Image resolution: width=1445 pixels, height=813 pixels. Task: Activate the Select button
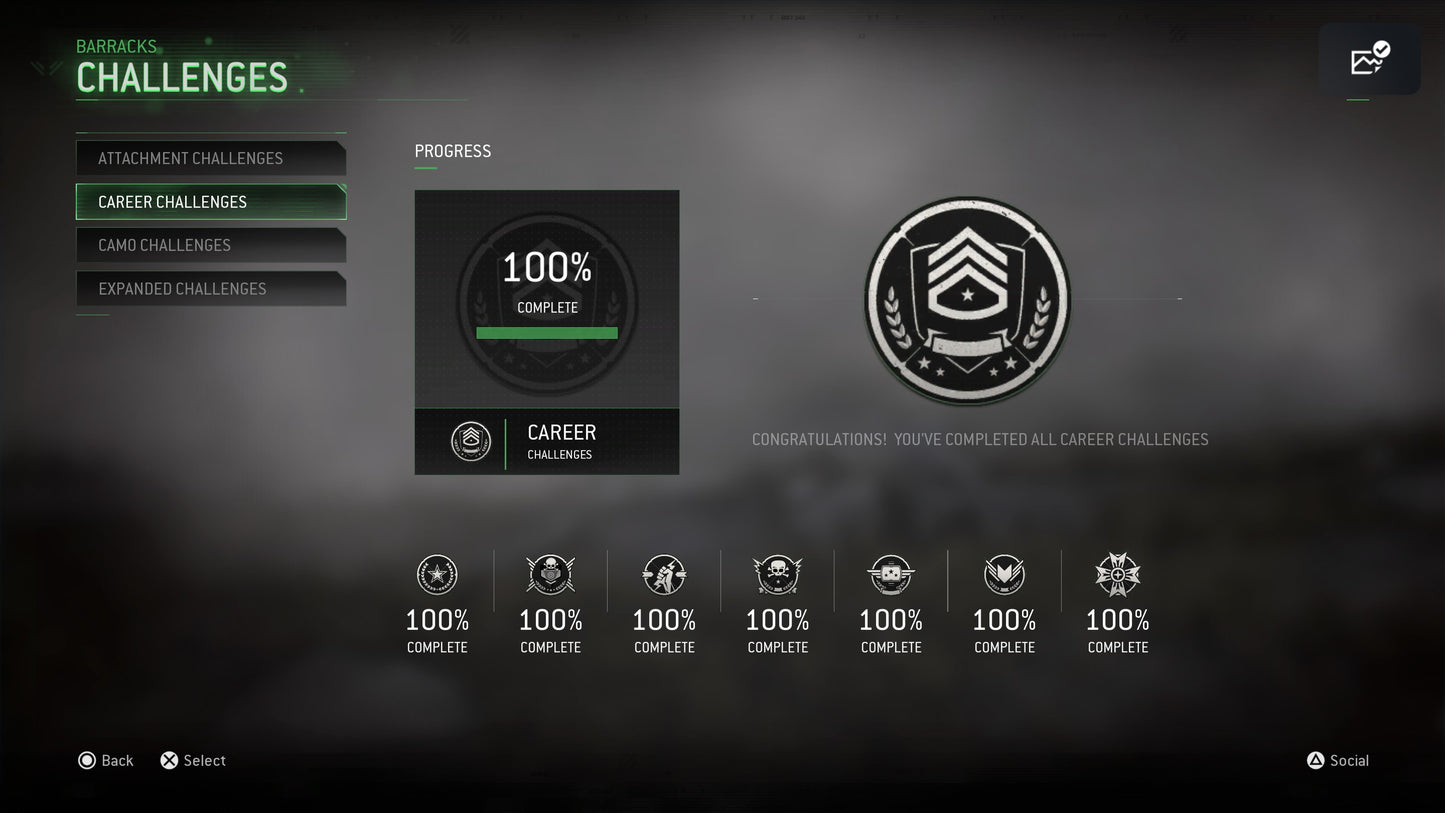click(192, 760)
